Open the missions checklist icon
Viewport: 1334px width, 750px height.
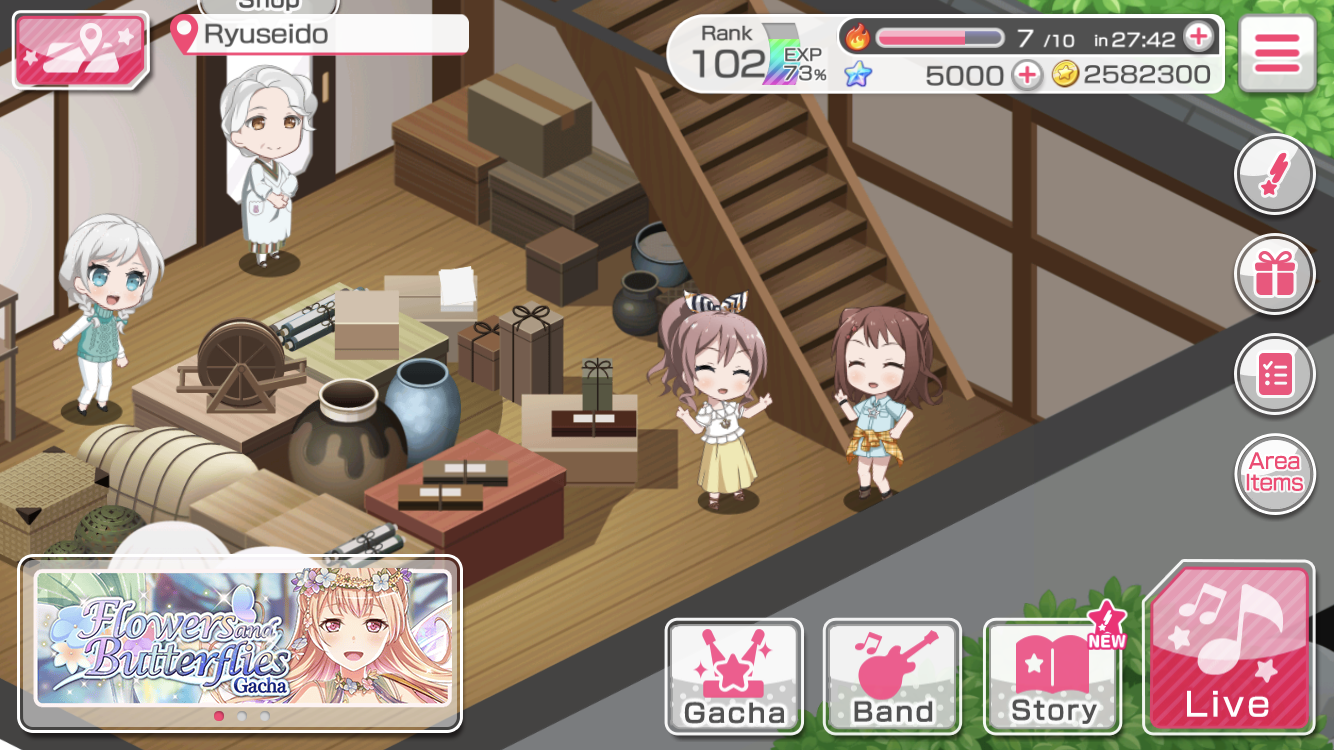pos(1274,374)
